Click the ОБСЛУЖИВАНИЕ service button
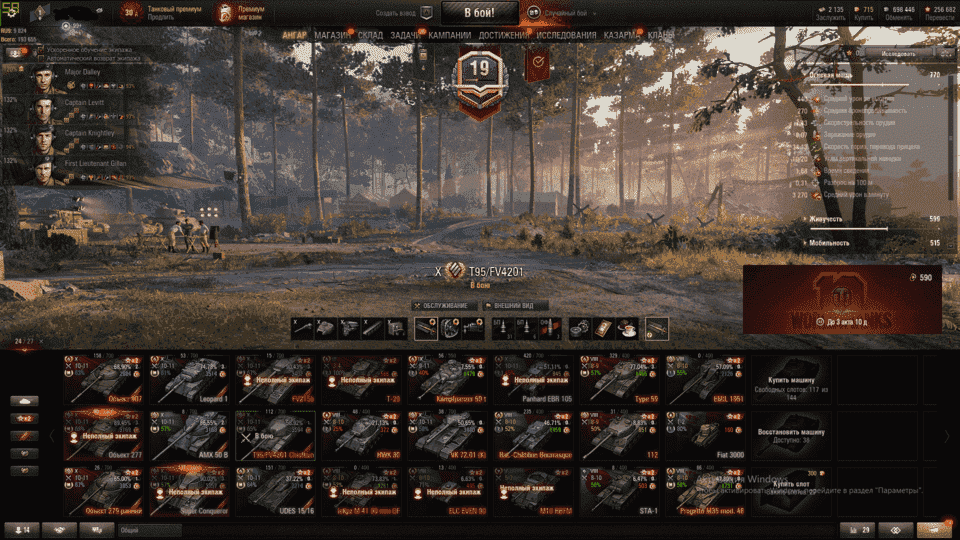Image resolution: width=960 pixels, height=540 pixels. pyautogui.click(x=443, y=305)
